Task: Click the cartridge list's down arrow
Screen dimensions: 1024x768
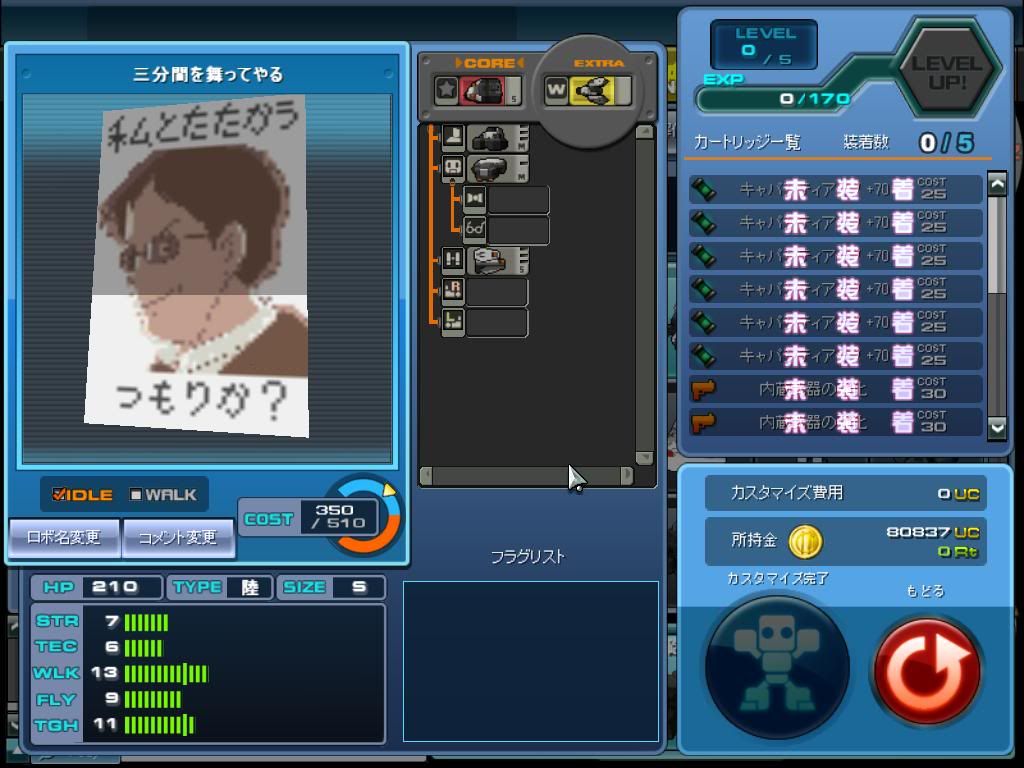Action: point(997,427)
